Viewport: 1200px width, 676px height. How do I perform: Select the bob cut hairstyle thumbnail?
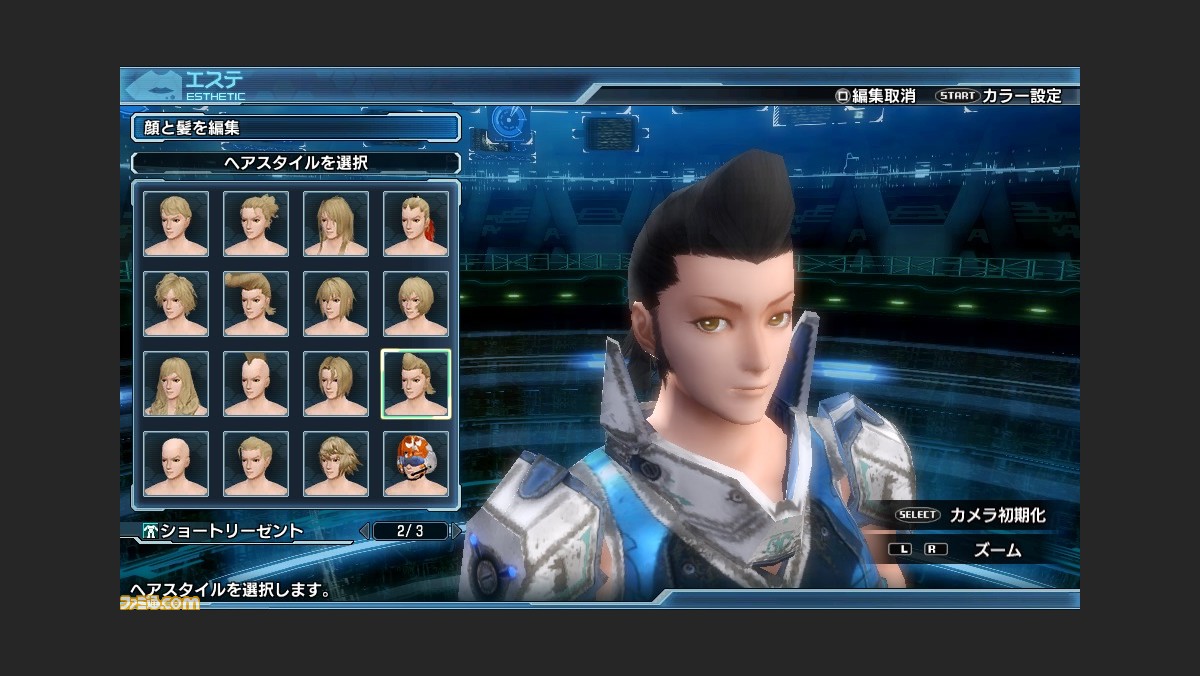pyautogui.click(x=416, y=304)
